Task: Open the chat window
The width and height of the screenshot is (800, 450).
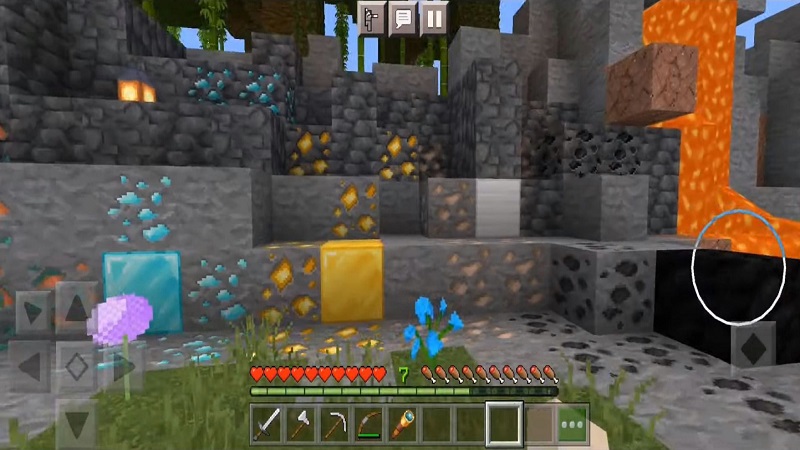Action: pos(402,19)
